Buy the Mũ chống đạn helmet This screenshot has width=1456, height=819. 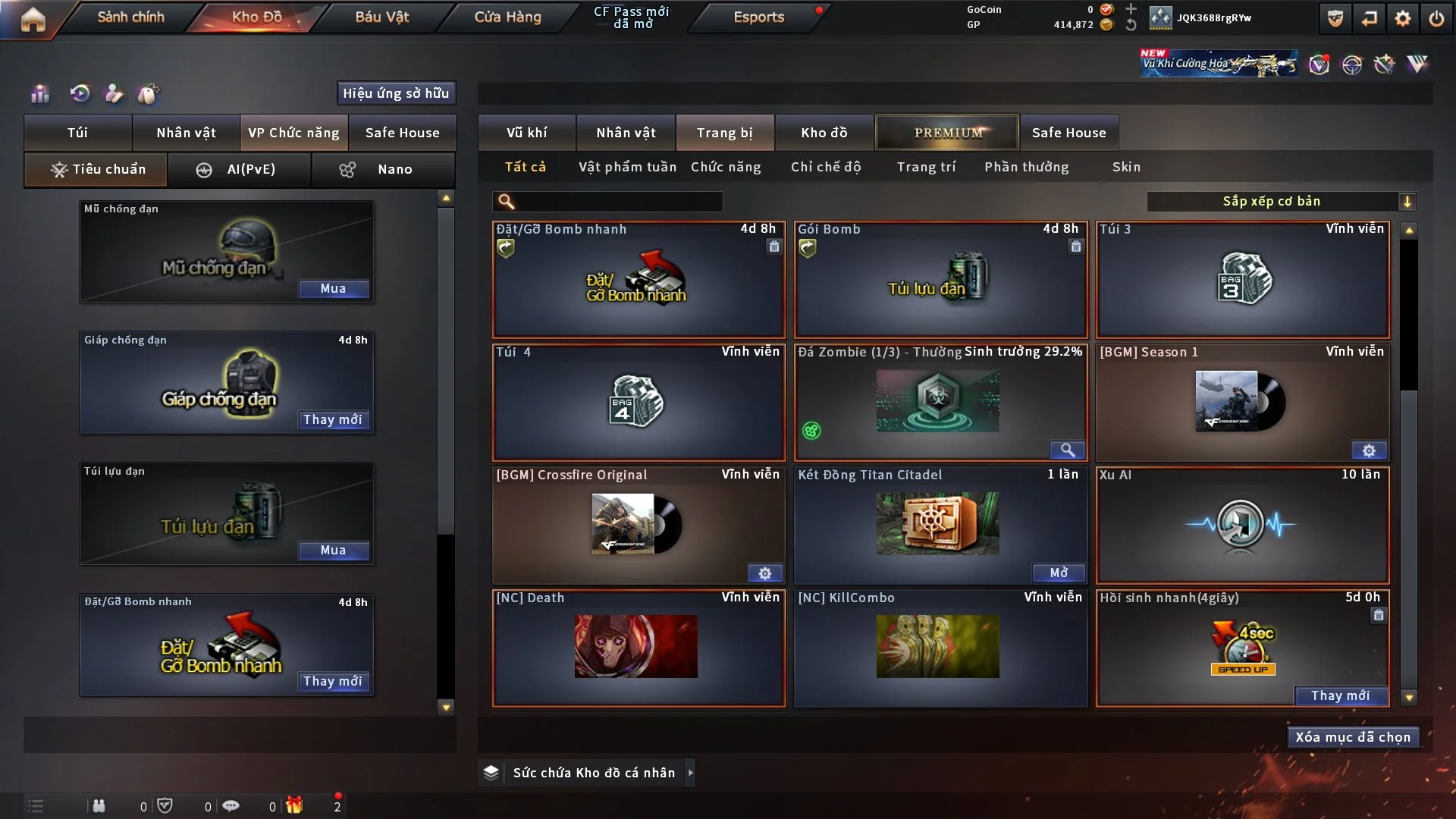pyautogui.click(x=333, y=289)
